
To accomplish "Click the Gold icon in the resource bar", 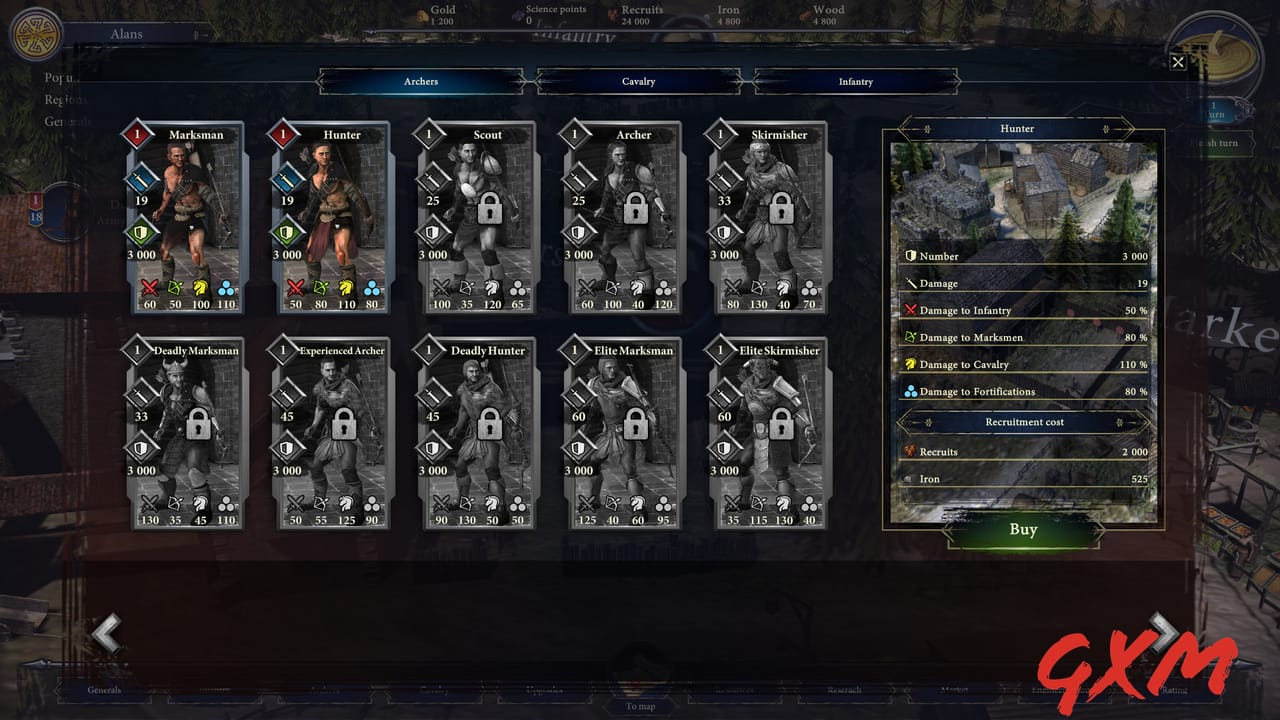I will point(420,14).
